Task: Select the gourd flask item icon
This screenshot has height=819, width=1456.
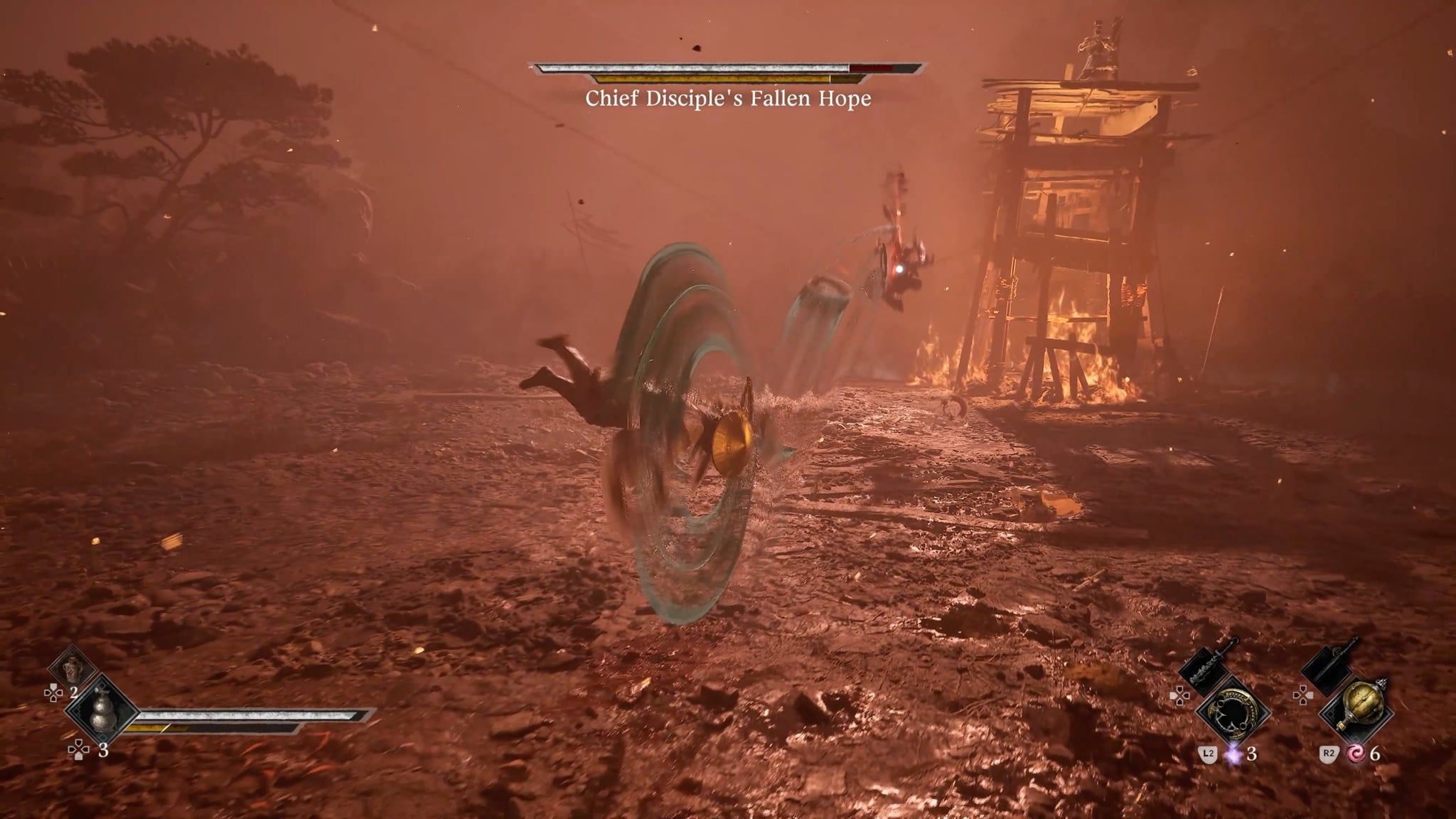Action: pyautogui.click(x=102, y=712)
